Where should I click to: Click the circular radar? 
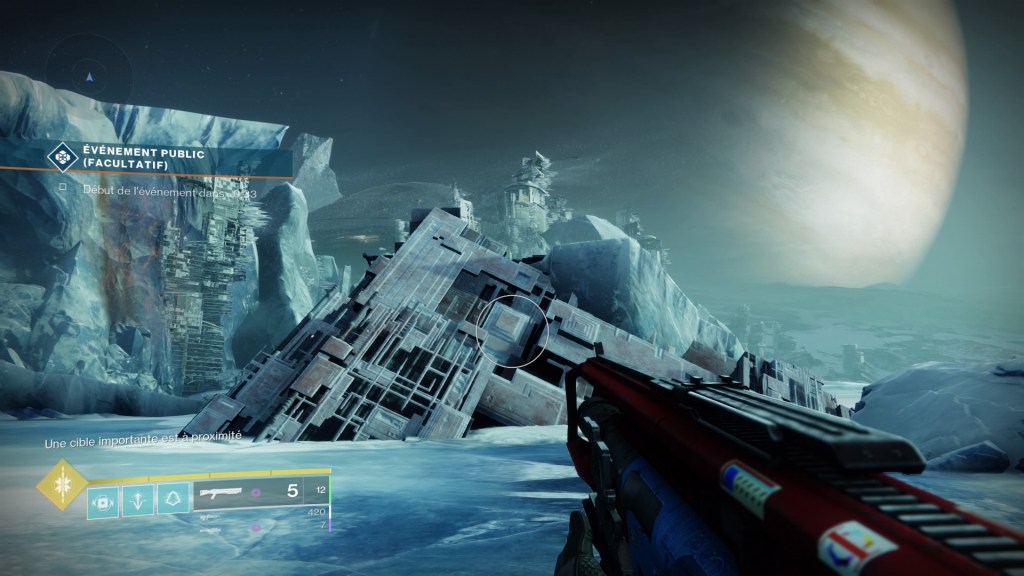tap(89, 74)
